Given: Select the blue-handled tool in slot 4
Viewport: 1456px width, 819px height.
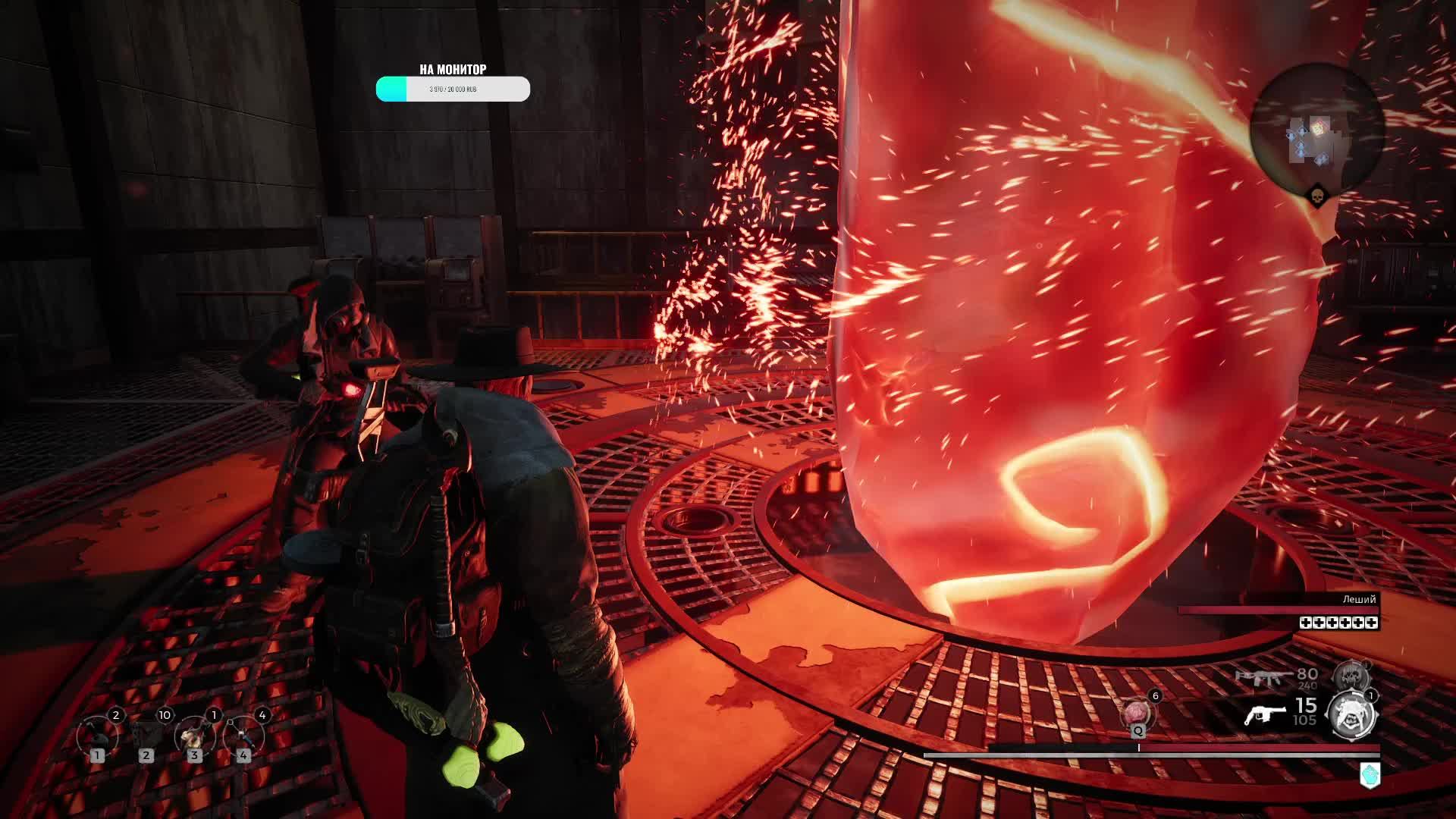Looking at the screenshot, I should [x=243, y=736].
